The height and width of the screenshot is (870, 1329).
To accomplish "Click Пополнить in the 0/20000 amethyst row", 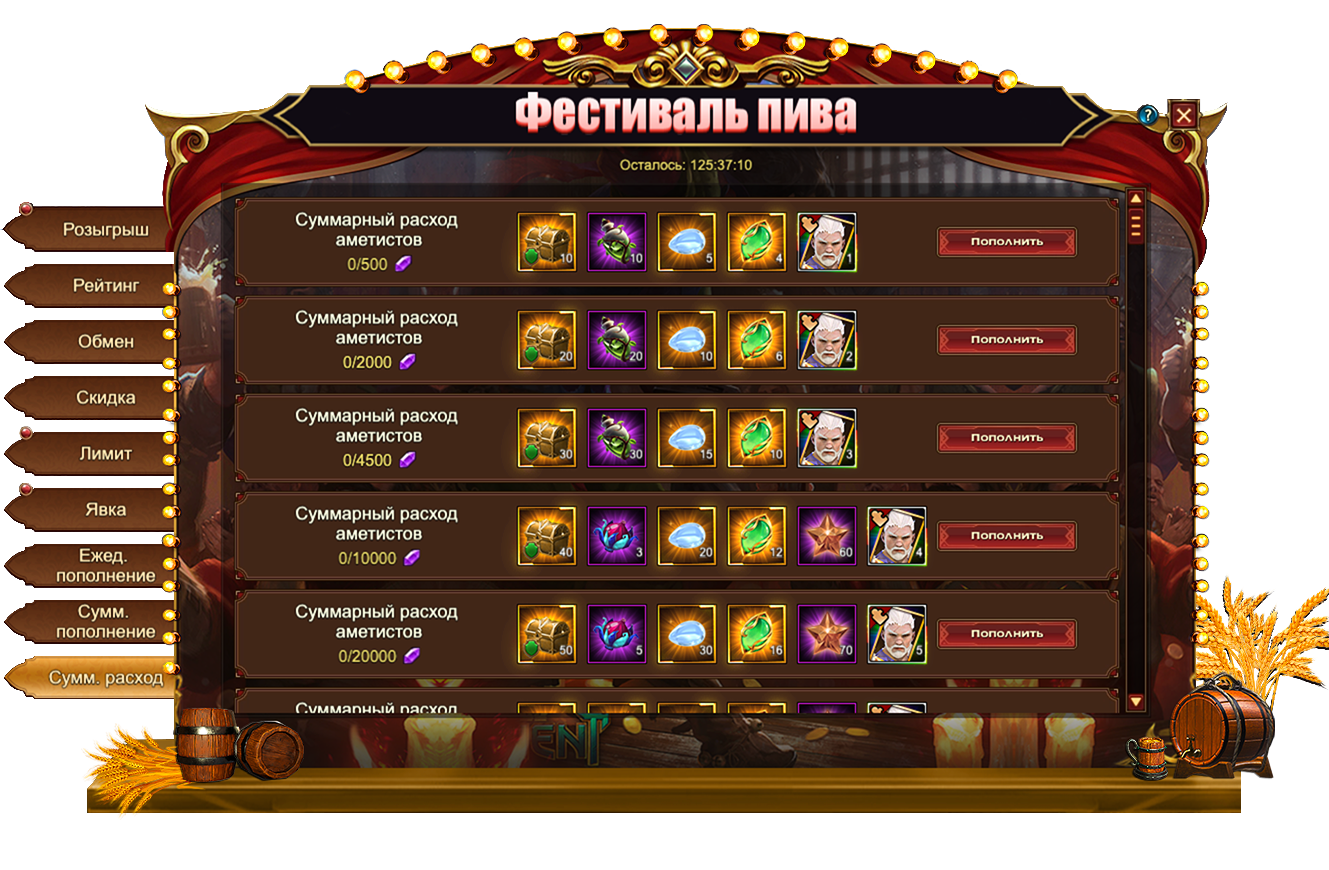I will [1006, 633].
